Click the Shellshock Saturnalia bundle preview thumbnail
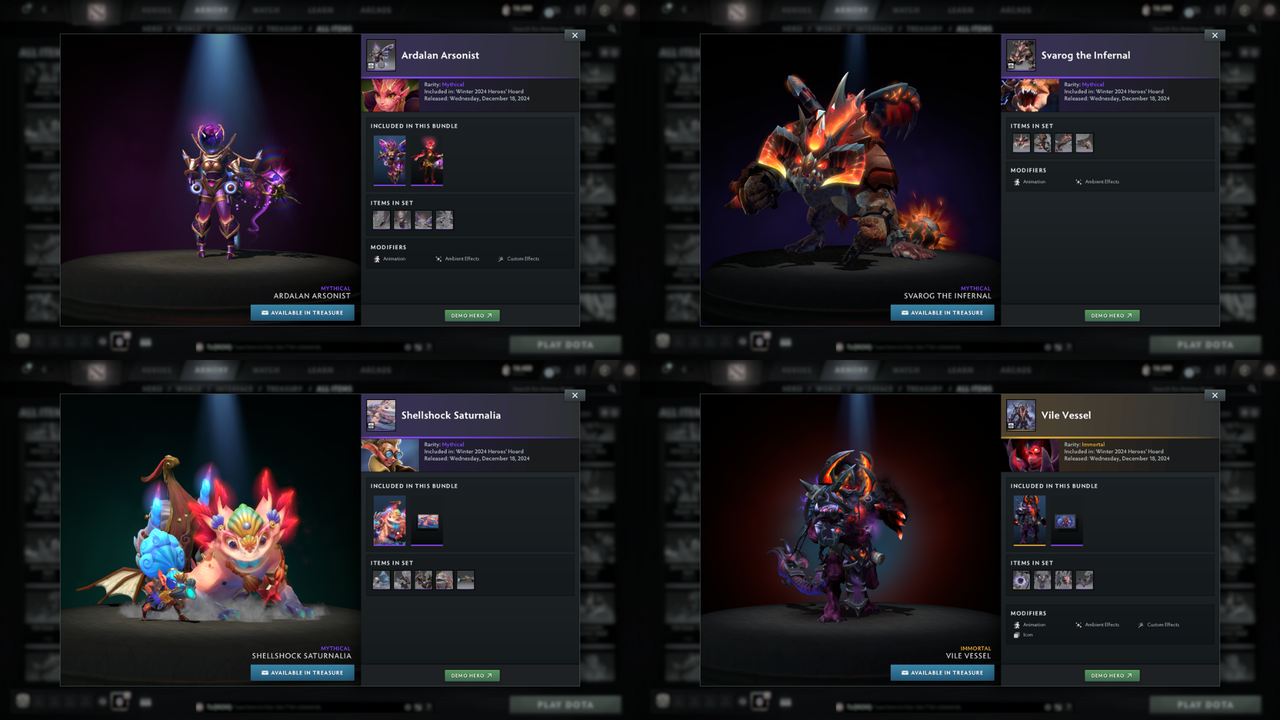The height and width of the screenshot is (720, 1280). click(x=390, y=520)
